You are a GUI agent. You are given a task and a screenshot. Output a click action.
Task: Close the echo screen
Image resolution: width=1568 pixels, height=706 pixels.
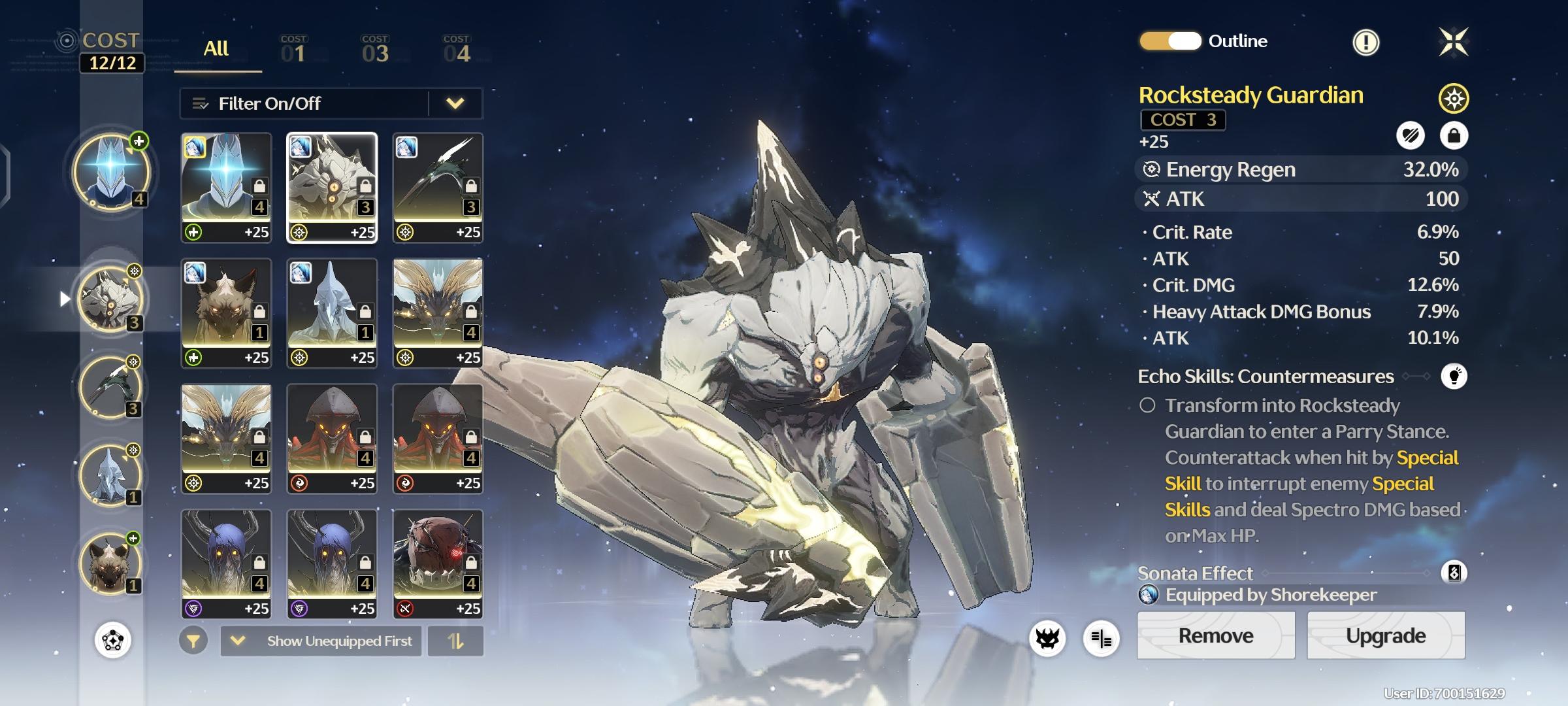(1454, 42)
